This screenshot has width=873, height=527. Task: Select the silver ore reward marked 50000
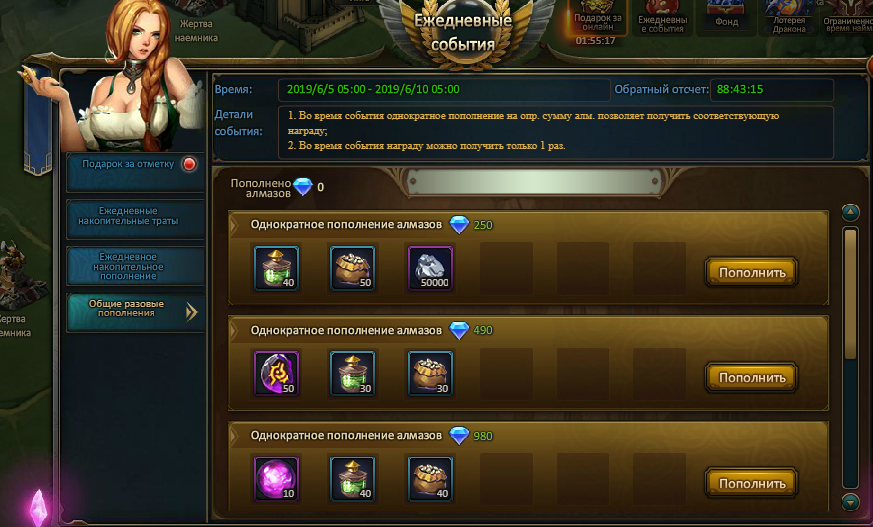click(430, 268)
